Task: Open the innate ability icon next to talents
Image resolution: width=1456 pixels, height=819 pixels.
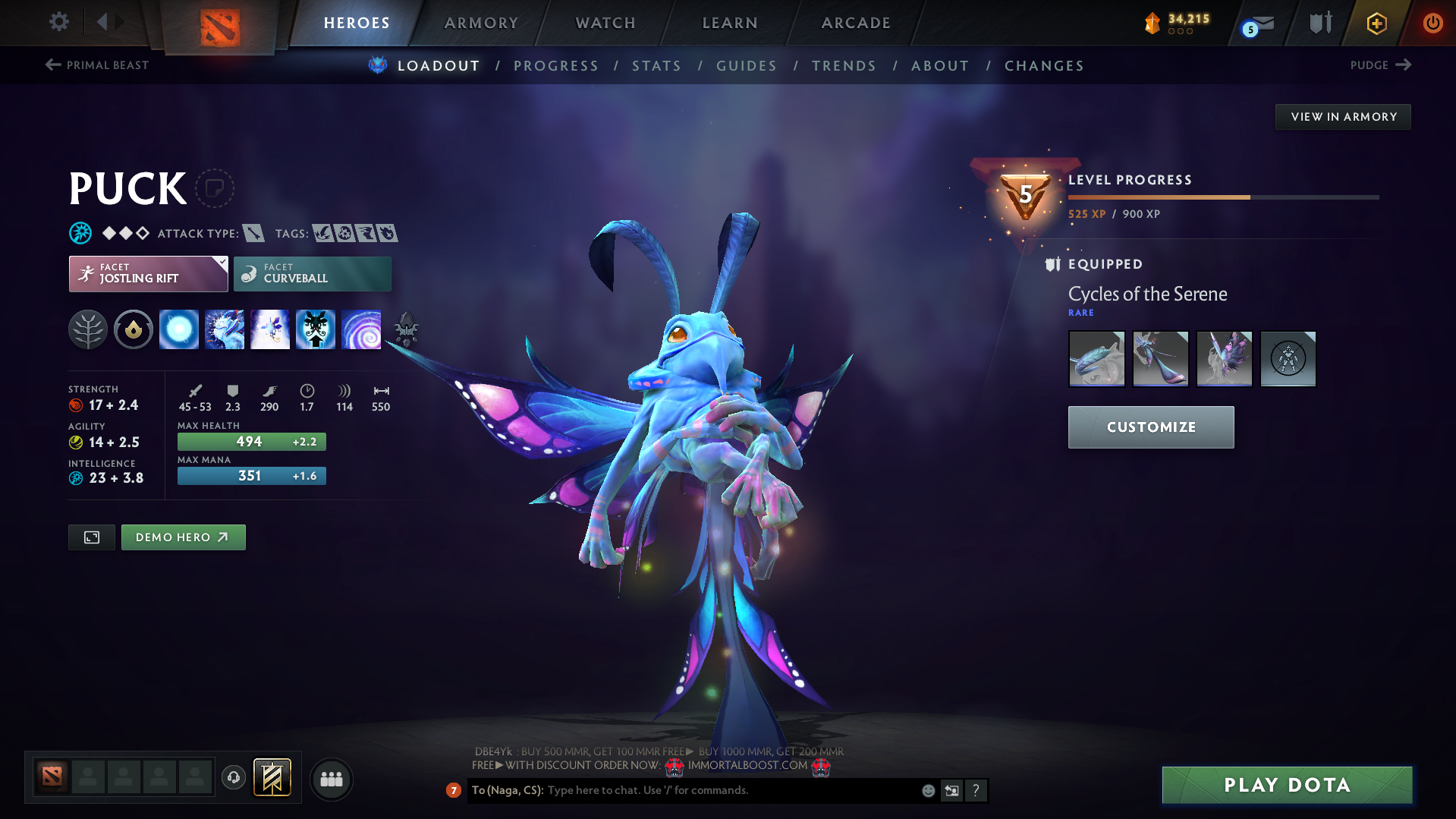Action: (x=133, y=329)
